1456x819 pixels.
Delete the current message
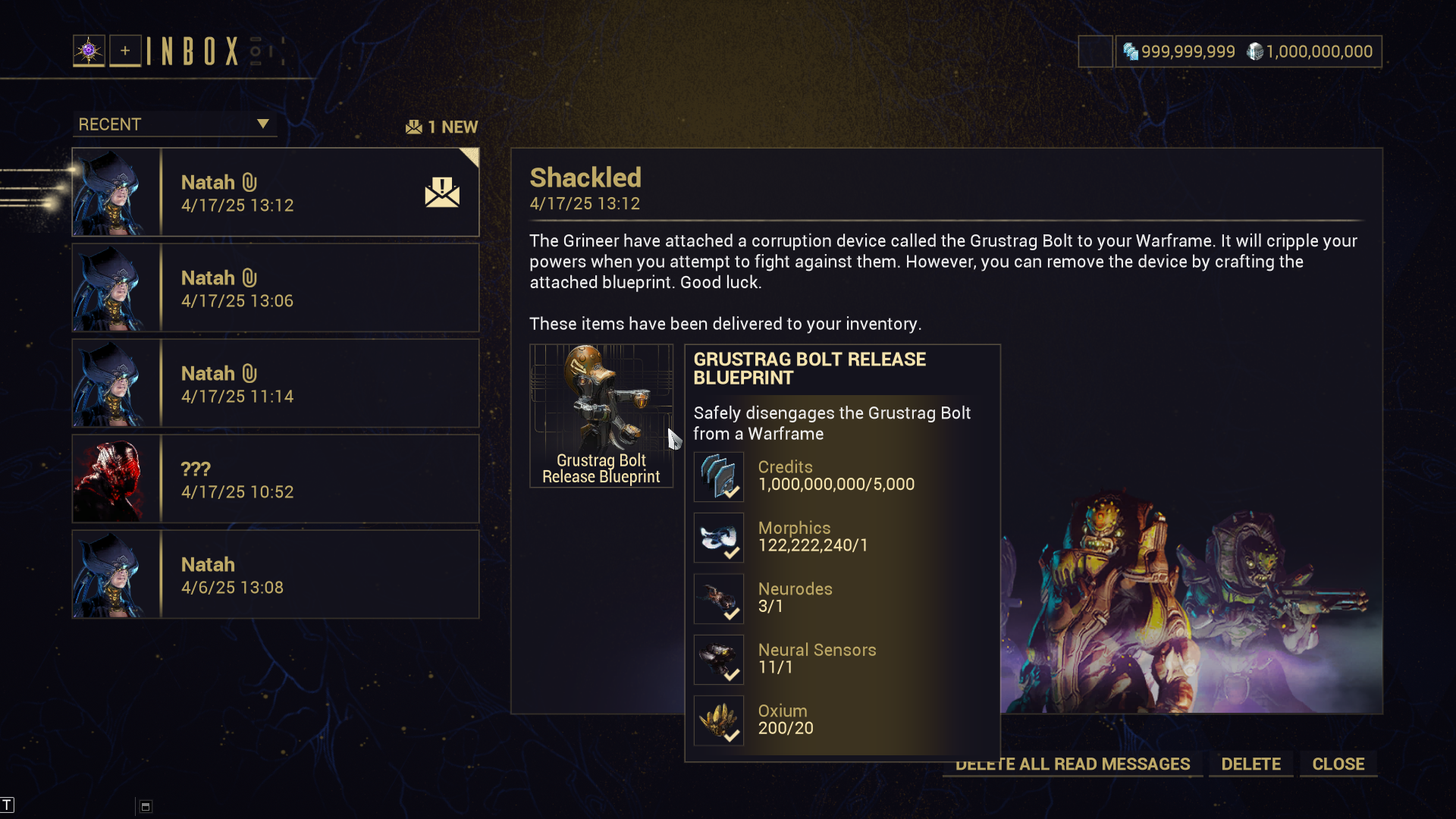click(x=1250, y=764)
